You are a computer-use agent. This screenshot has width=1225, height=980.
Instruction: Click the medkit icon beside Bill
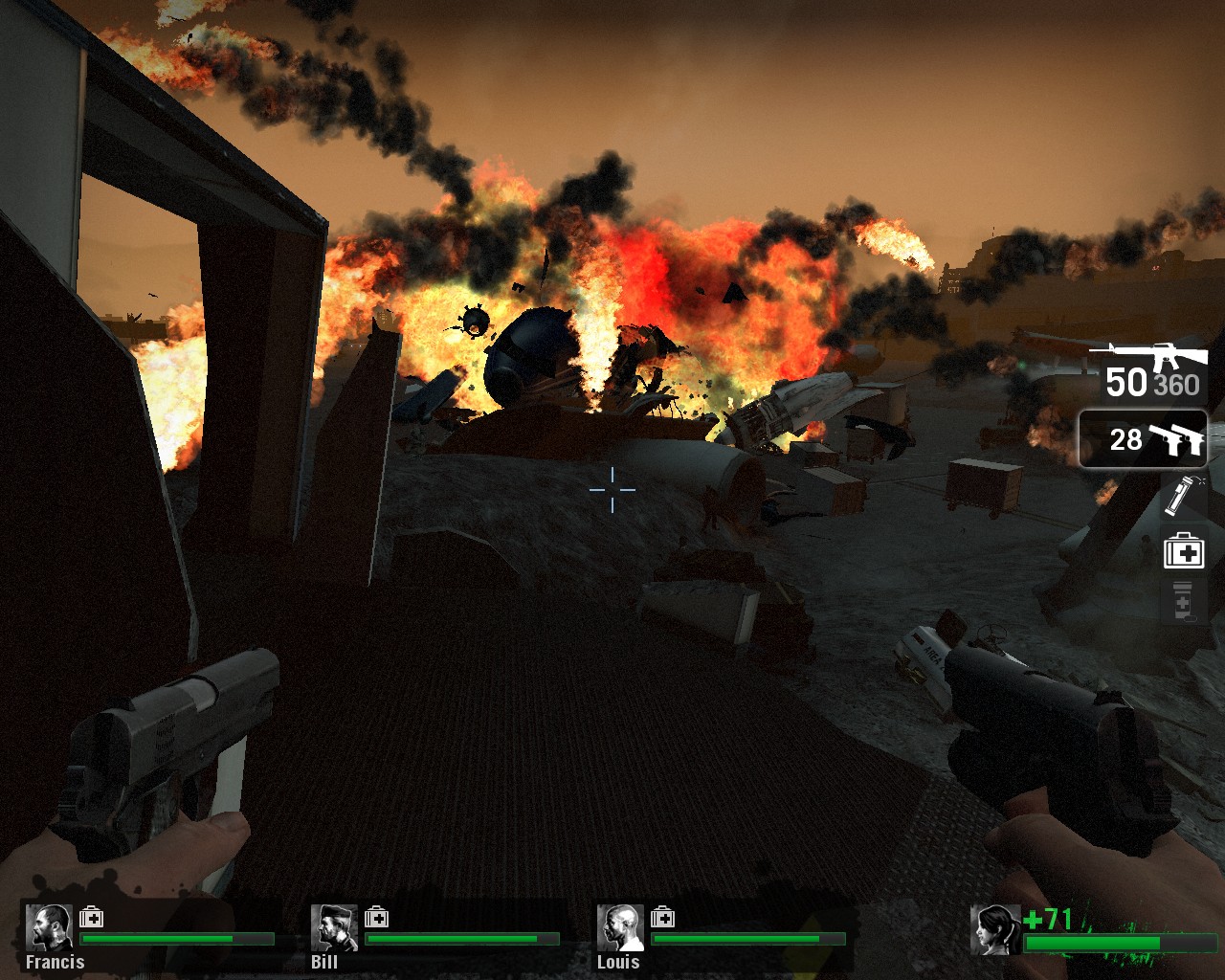pyautogui.click(x=376, y=918)
